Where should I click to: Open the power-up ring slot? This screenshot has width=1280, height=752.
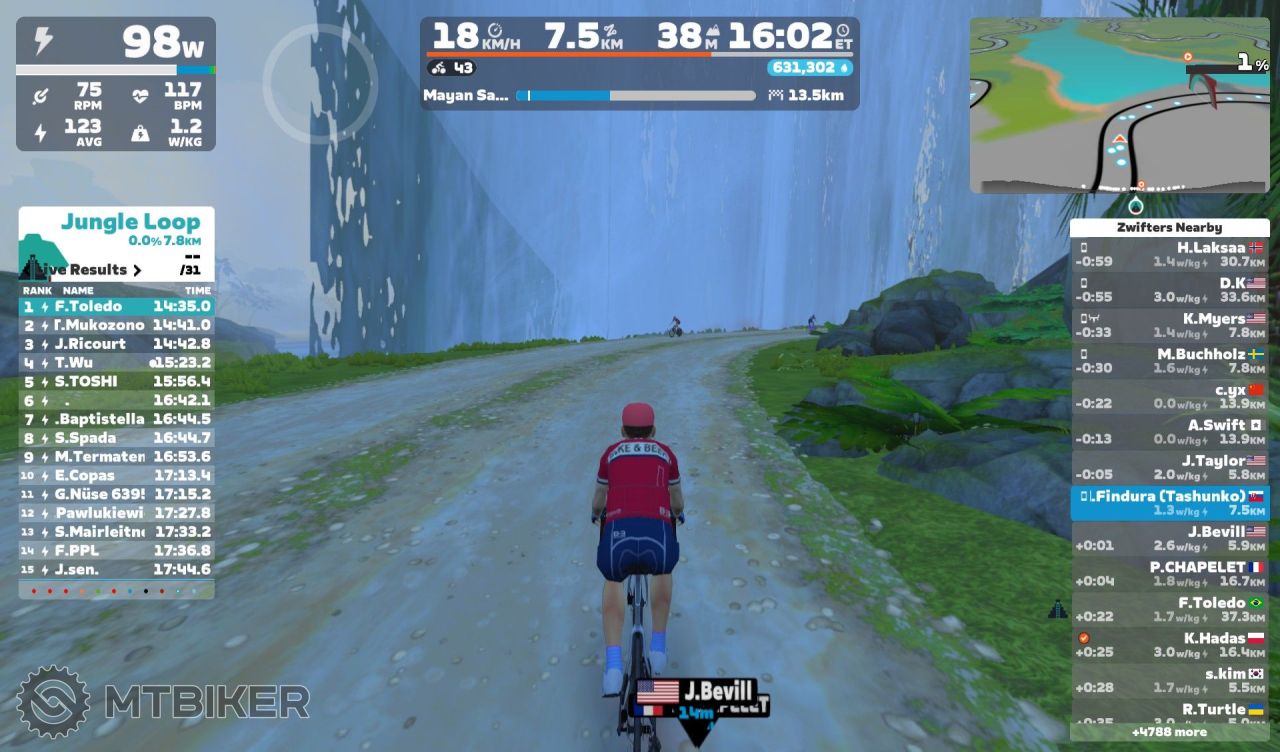click(x=320, y=84)
